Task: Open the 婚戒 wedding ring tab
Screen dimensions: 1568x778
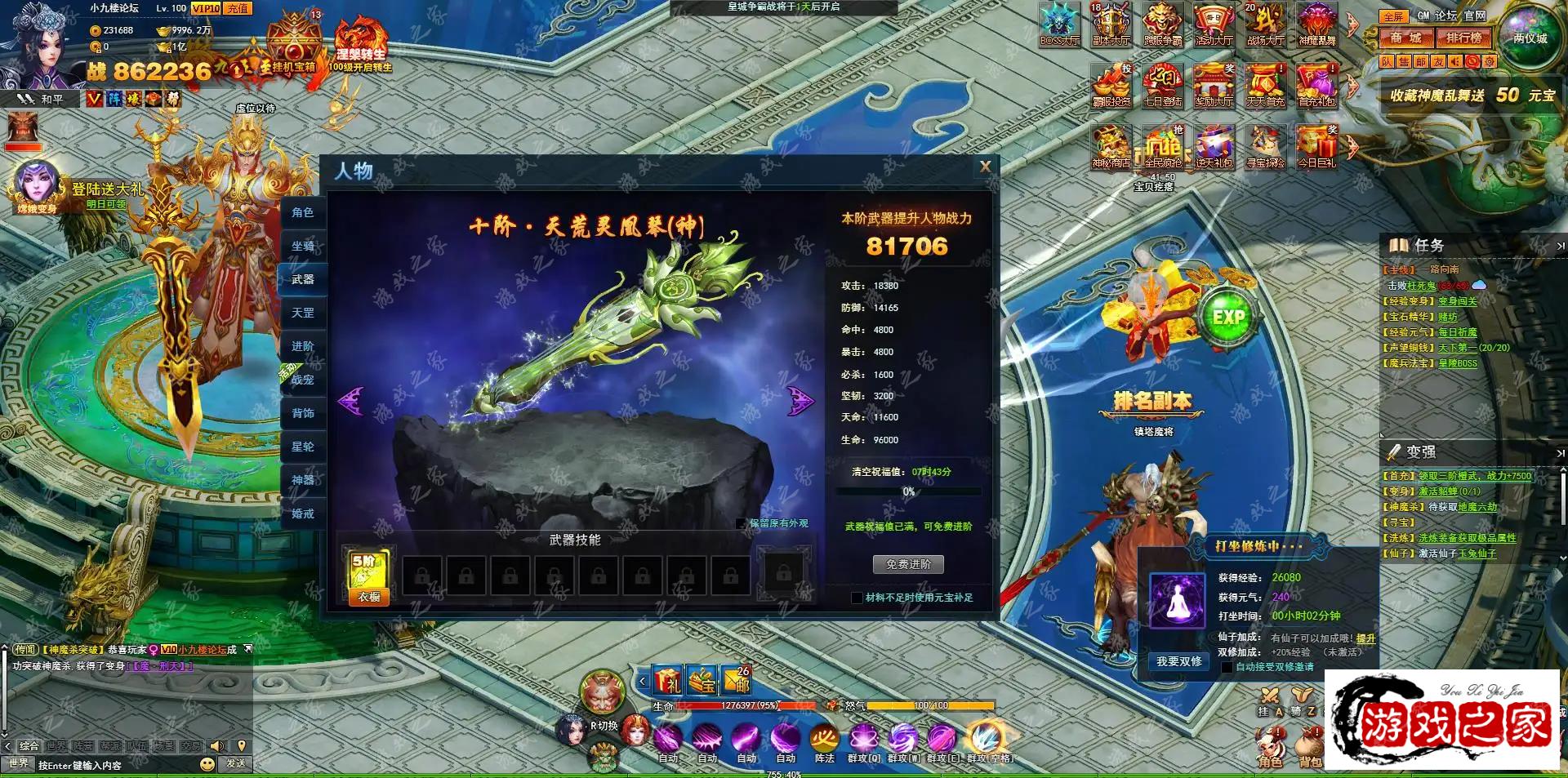Action: tap(302, 513)
